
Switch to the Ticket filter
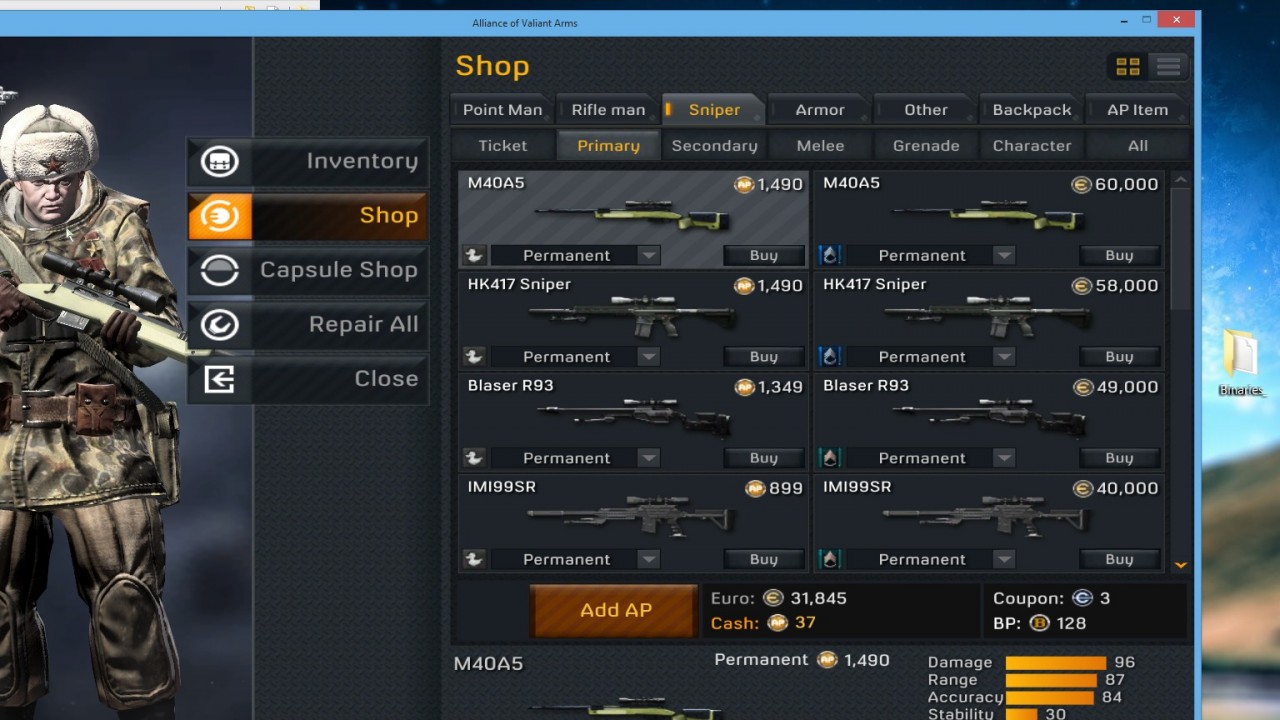502,146
